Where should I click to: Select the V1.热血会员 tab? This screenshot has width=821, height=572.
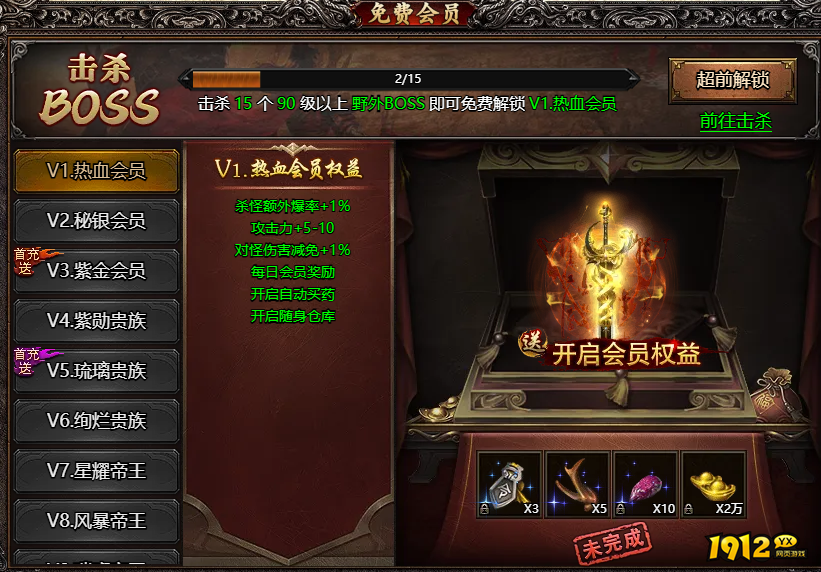pyautogui.click(x=97, y=171)
